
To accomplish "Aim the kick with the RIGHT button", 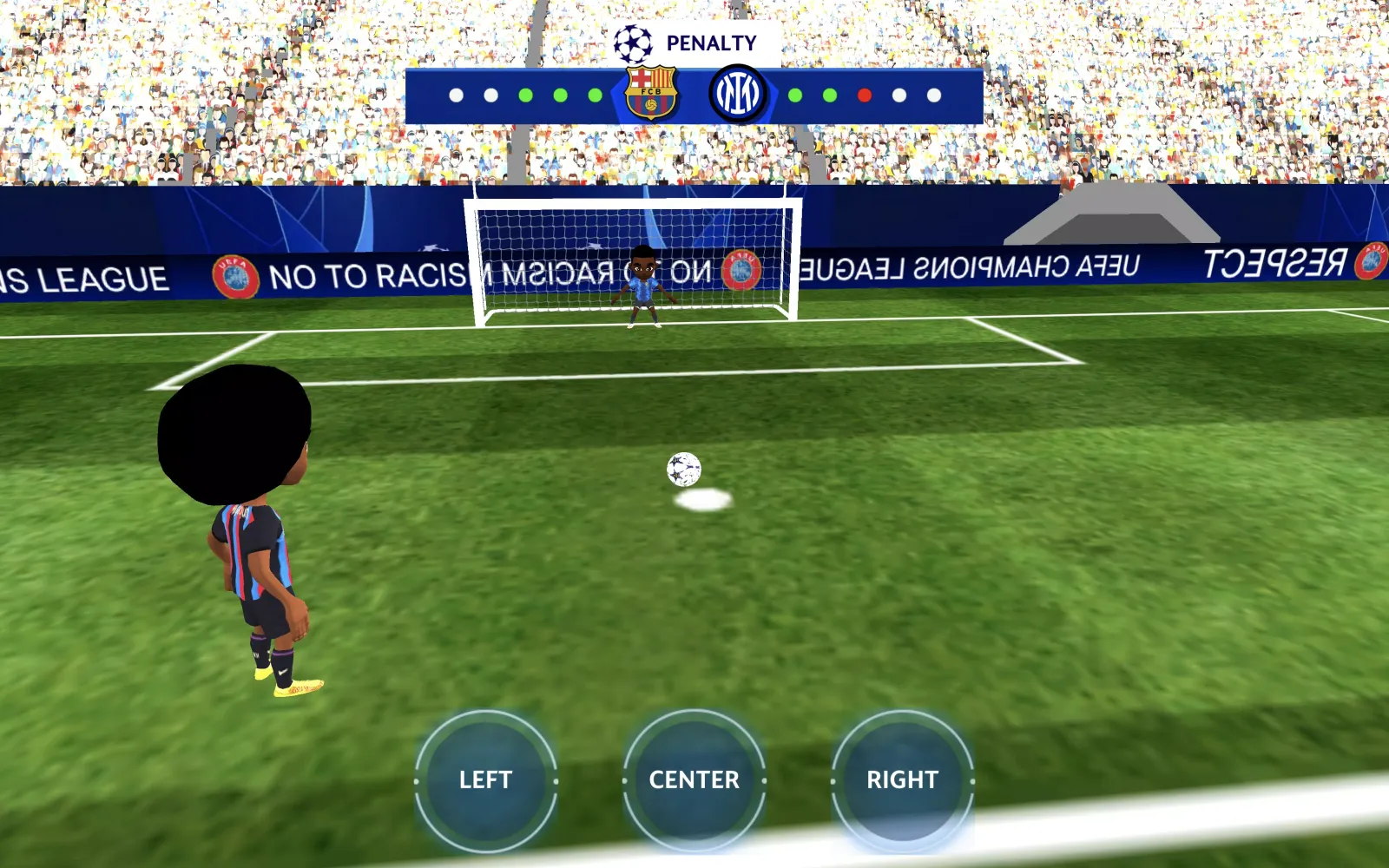I will pos(902,779).
